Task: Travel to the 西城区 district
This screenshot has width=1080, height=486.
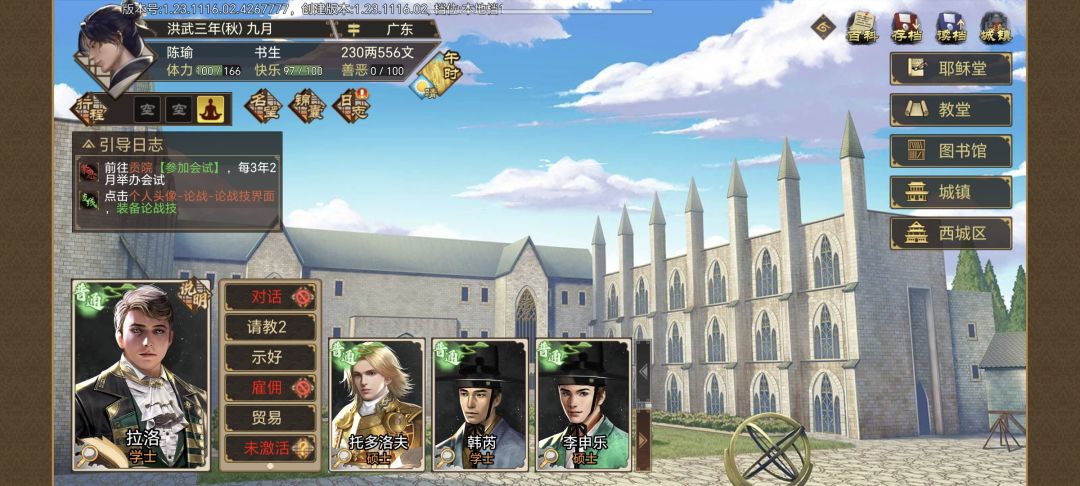Action: [x=950, y=234]
